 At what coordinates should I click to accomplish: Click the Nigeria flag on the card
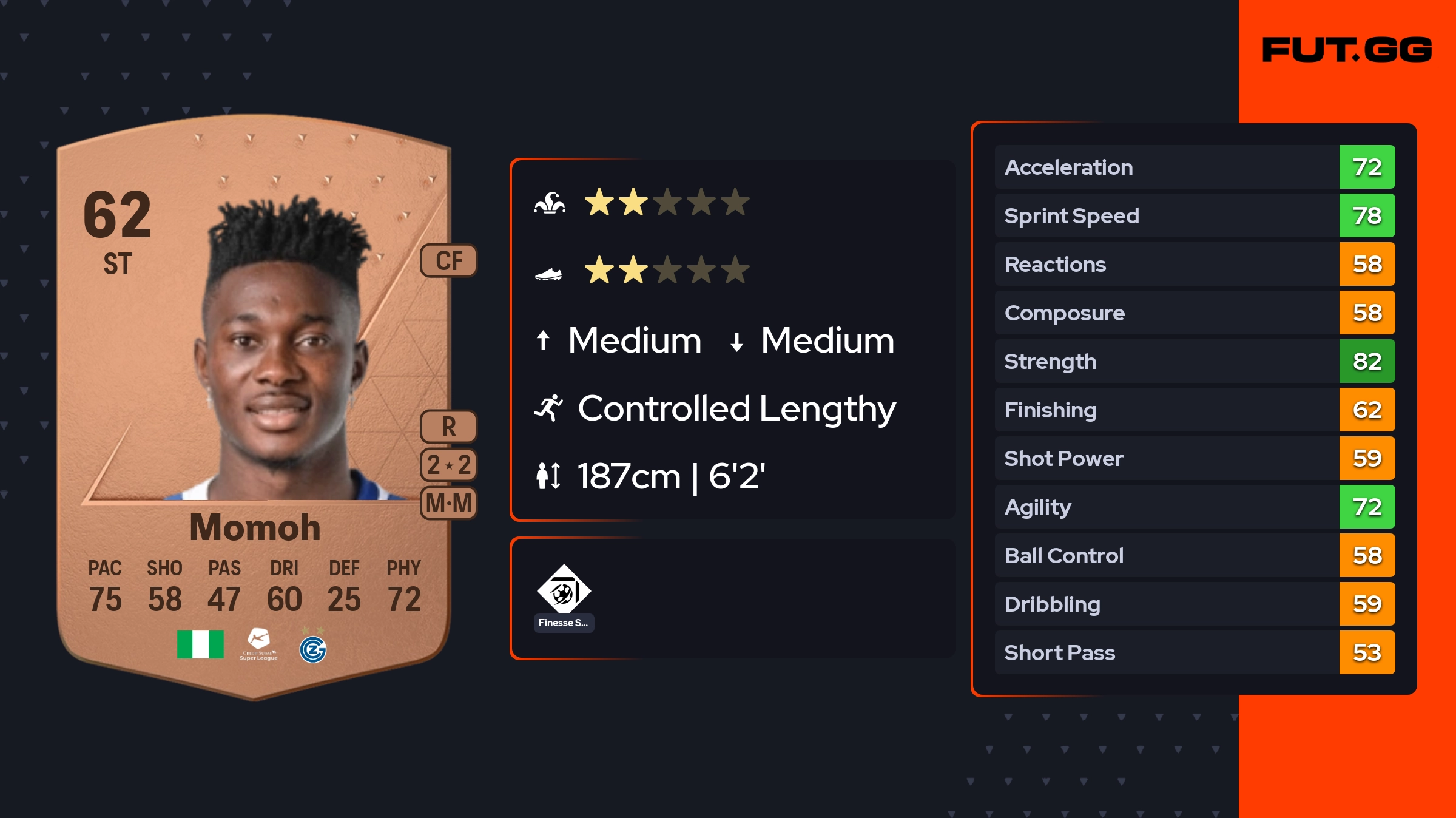(x=200, y=644)
